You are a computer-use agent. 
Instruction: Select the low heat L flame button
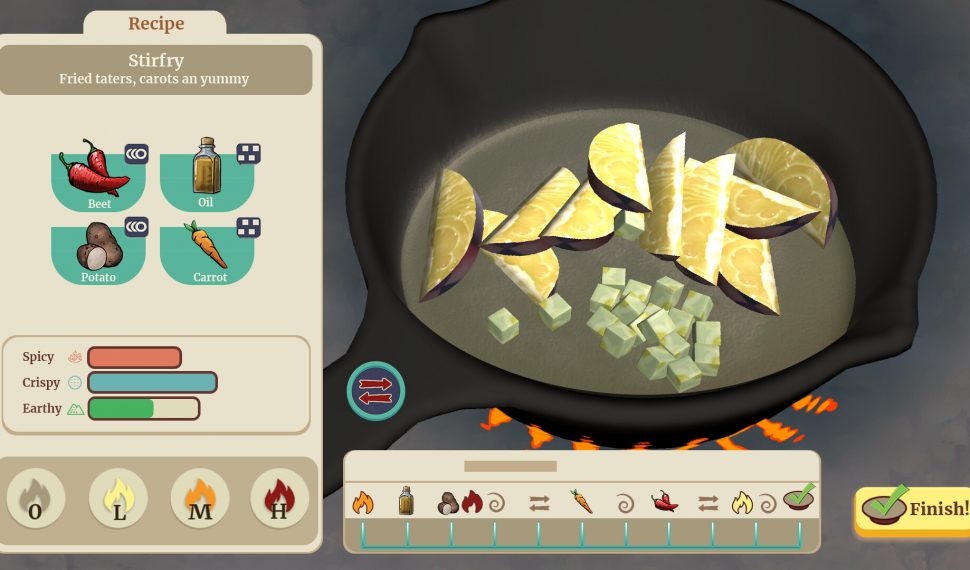coord(118,499)
